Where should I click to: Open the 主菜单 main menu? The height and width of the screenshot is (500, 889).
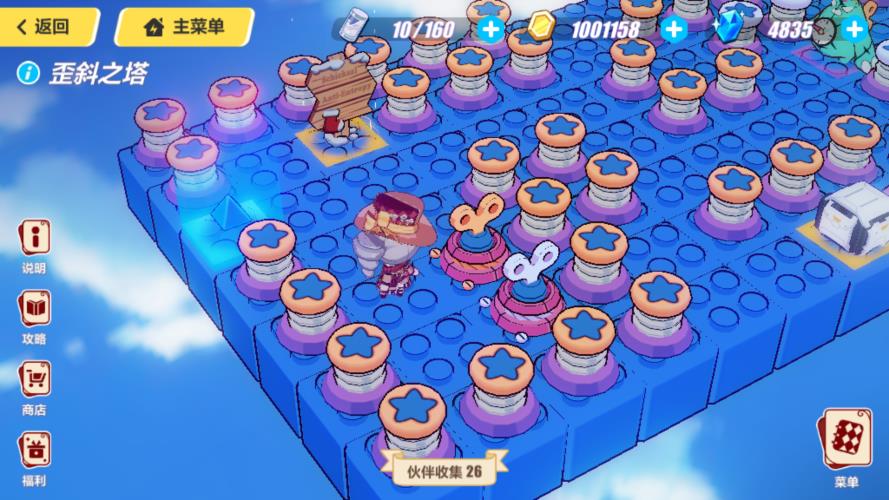click(x=183, y=27)
